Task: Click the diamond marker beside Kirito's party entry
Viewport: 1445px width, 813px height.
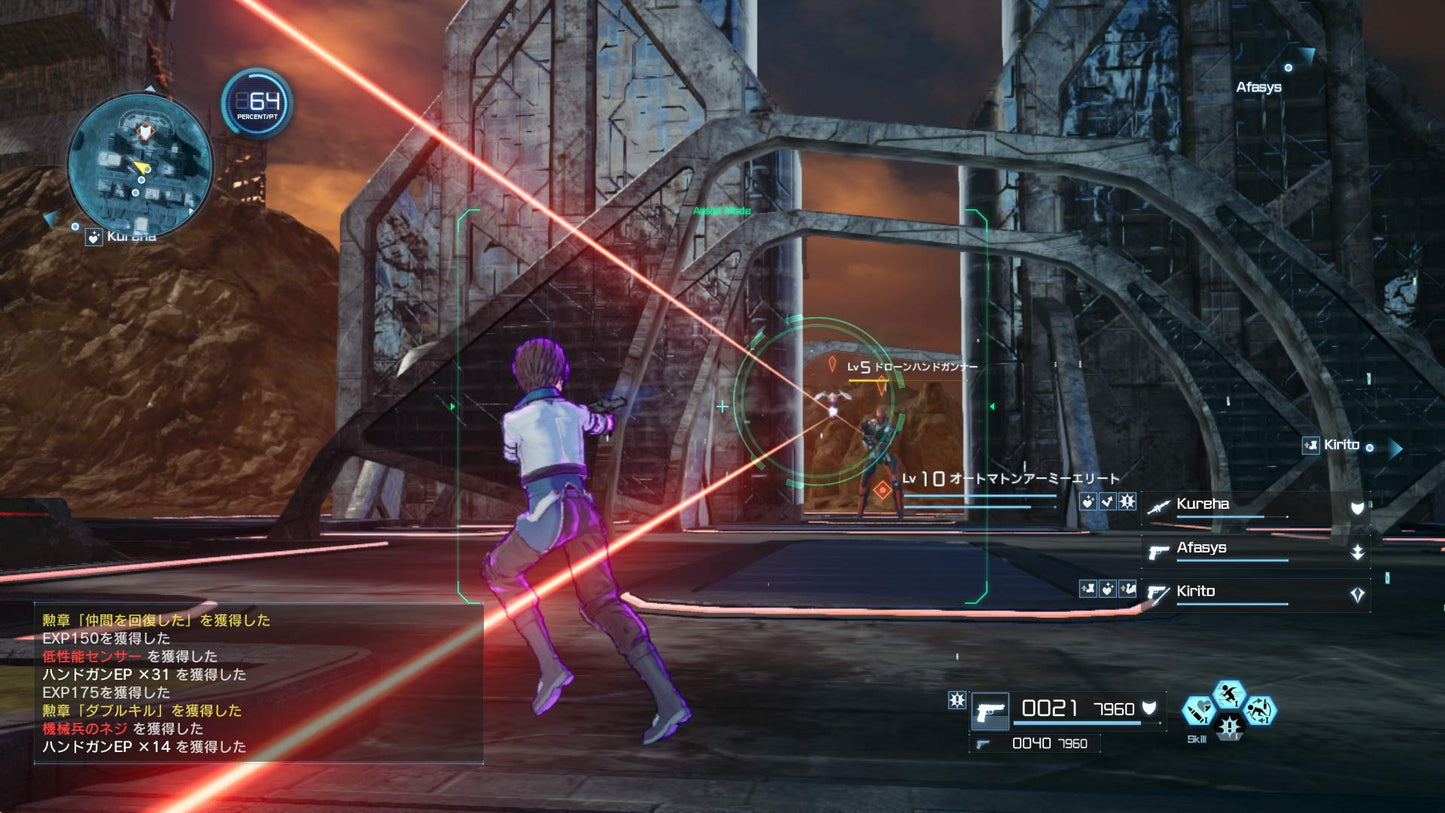Action: (1357, 593)
